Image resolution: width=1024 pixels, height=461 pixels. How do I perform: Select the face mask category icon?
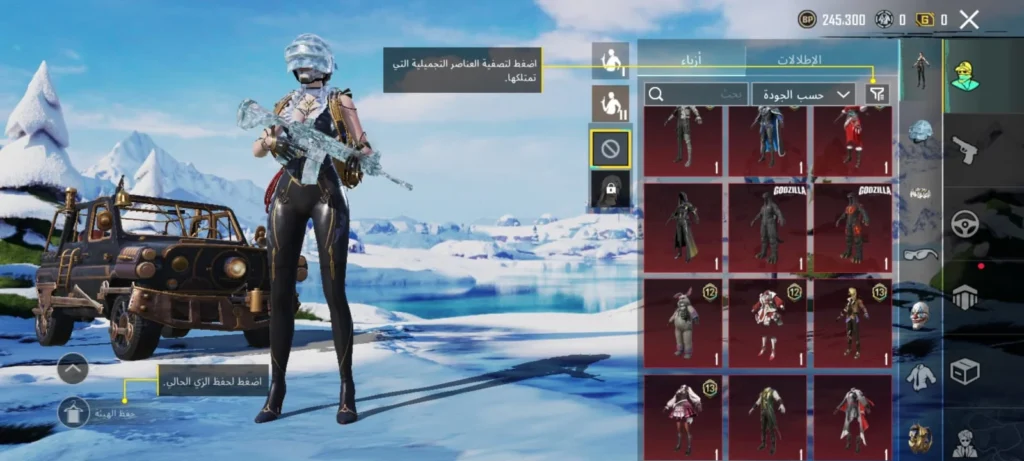(x=920, y=315)
